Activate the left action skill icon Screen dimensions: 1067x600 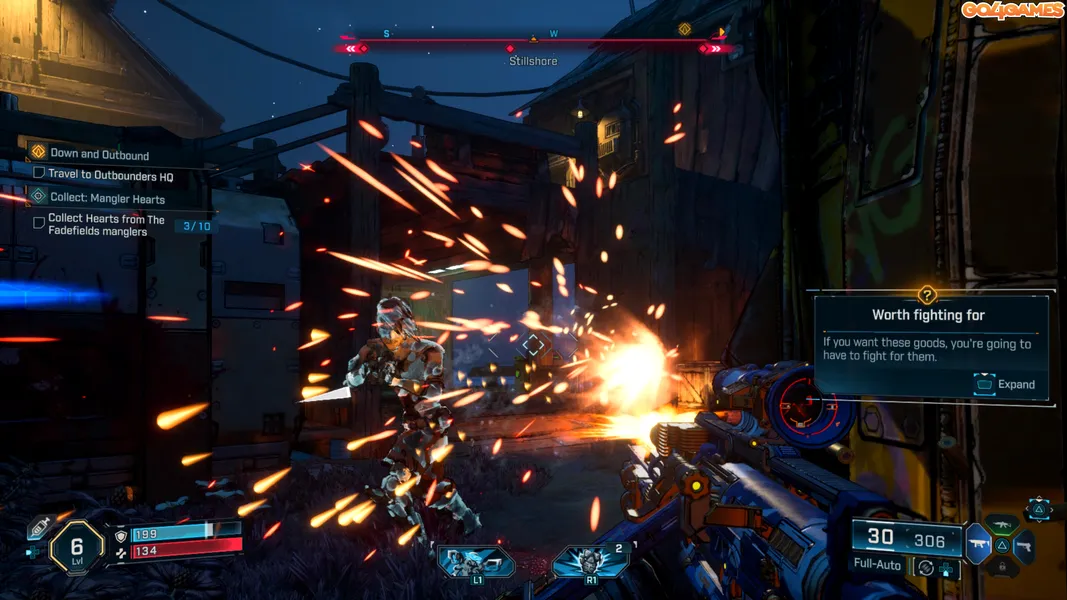(476, 562)
